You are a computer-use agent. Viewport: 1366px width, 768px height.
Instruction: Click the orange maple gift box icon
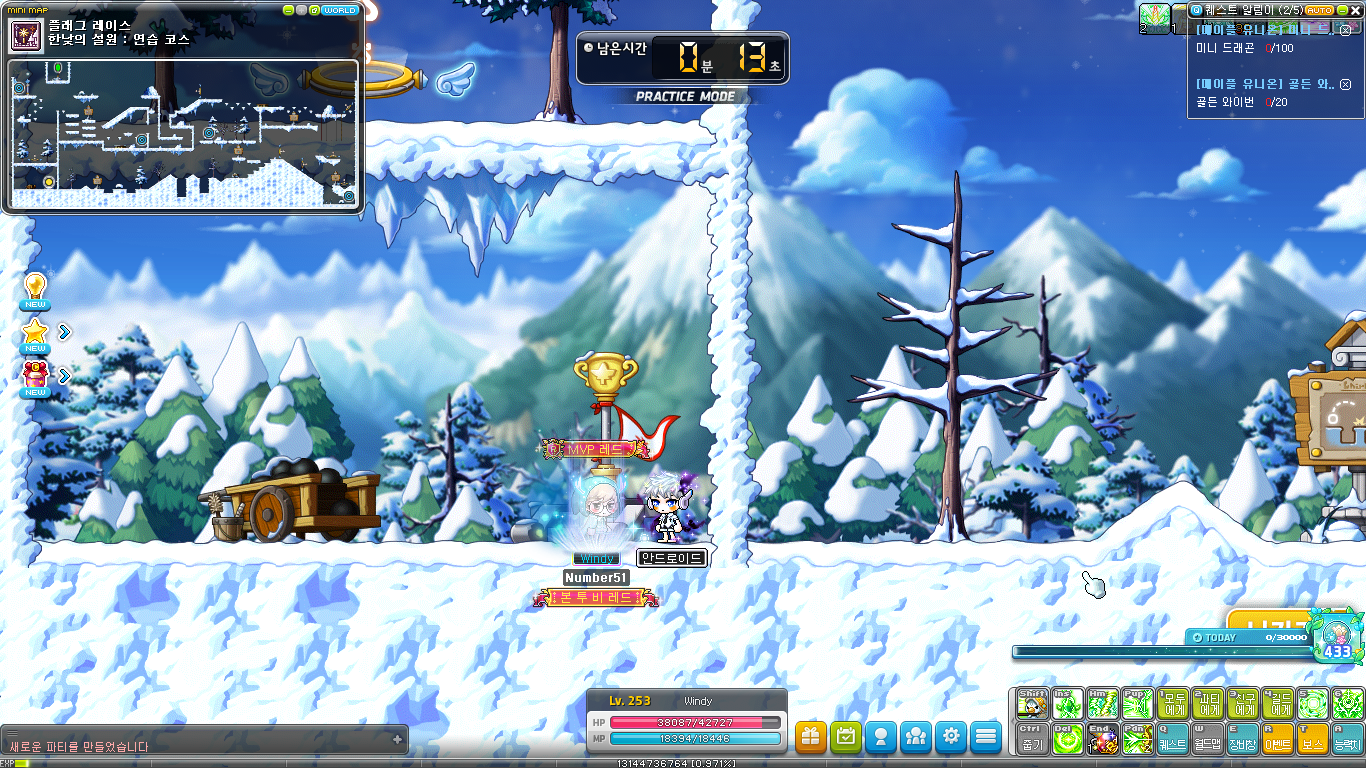click(810, 737)
